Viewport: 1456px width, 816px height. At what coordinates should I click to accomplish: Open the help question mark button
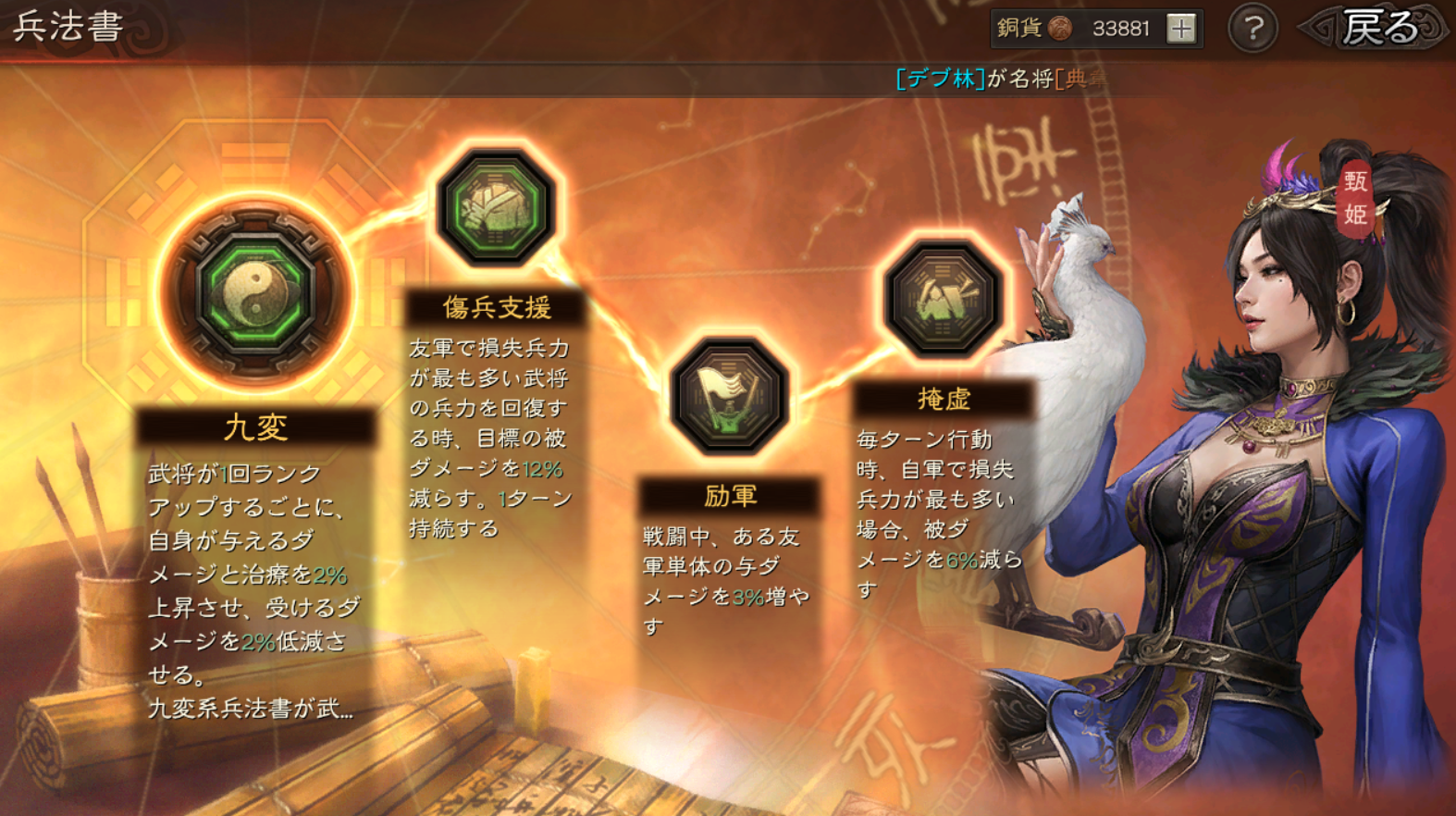click(1252, 29)
